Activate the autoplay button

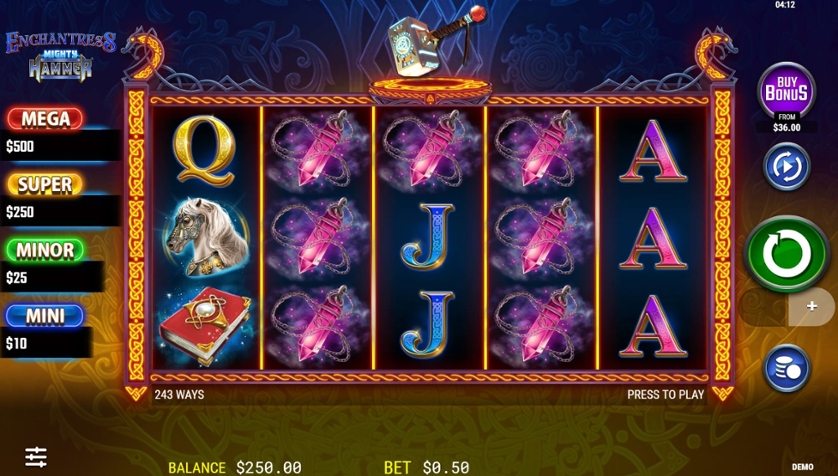click(786, 166)
